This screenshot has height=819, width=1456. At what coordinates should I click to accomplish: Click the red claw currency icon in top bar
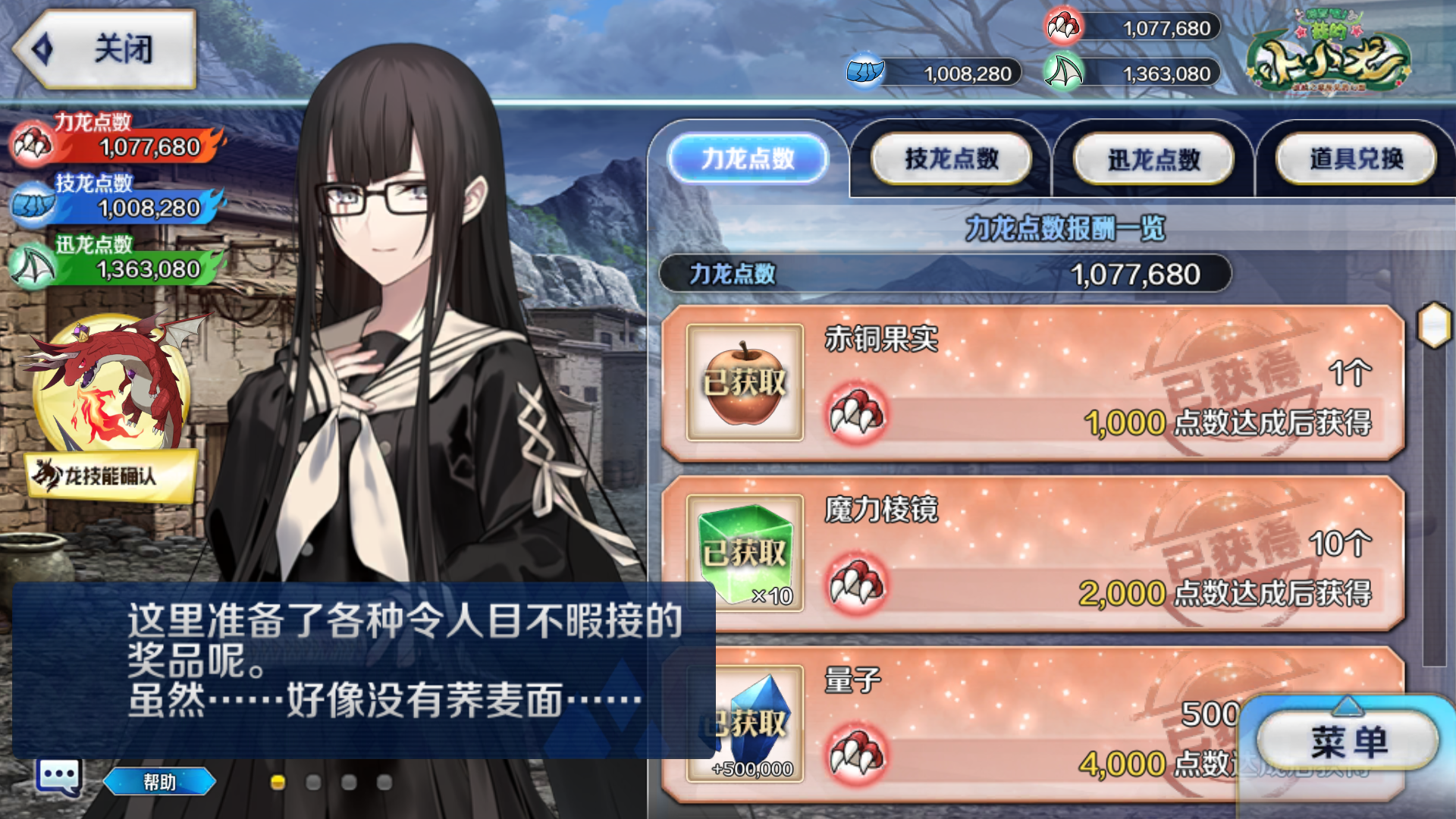coord(1065,26)
